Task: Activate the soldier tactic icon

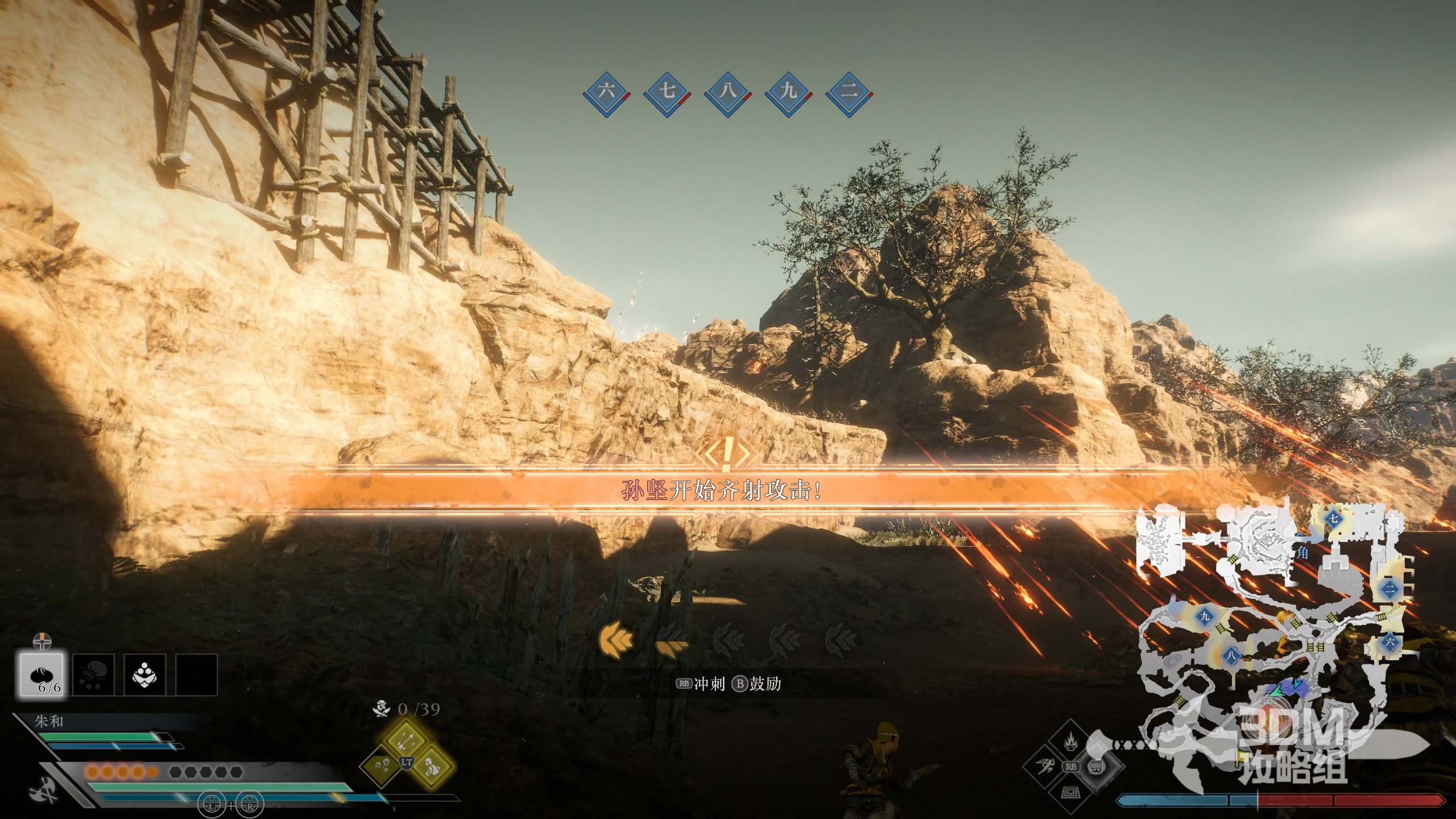Action: pos(431,767)
